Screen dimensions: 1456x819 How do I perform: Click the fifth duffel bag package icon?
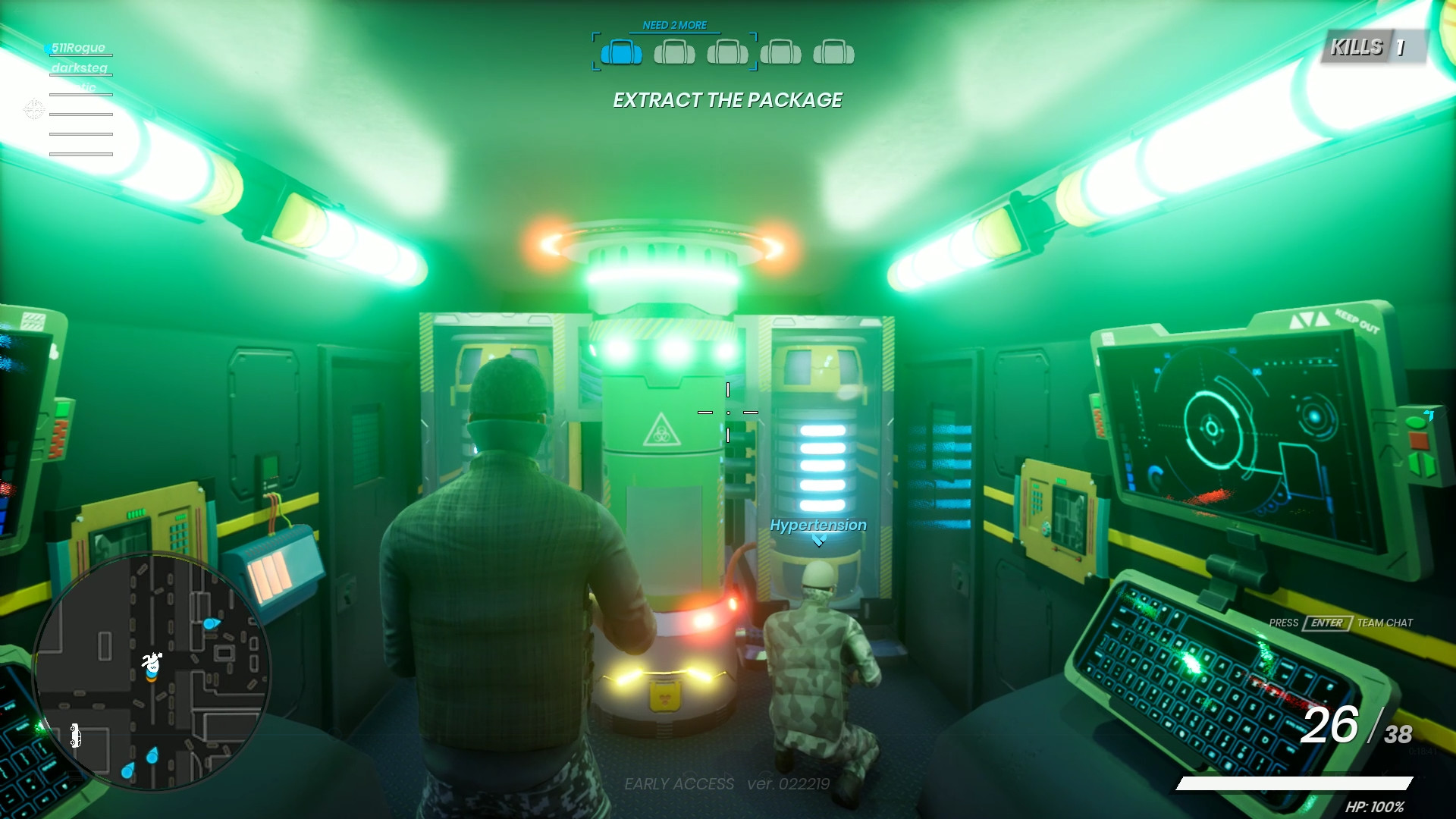coord(836,53)
